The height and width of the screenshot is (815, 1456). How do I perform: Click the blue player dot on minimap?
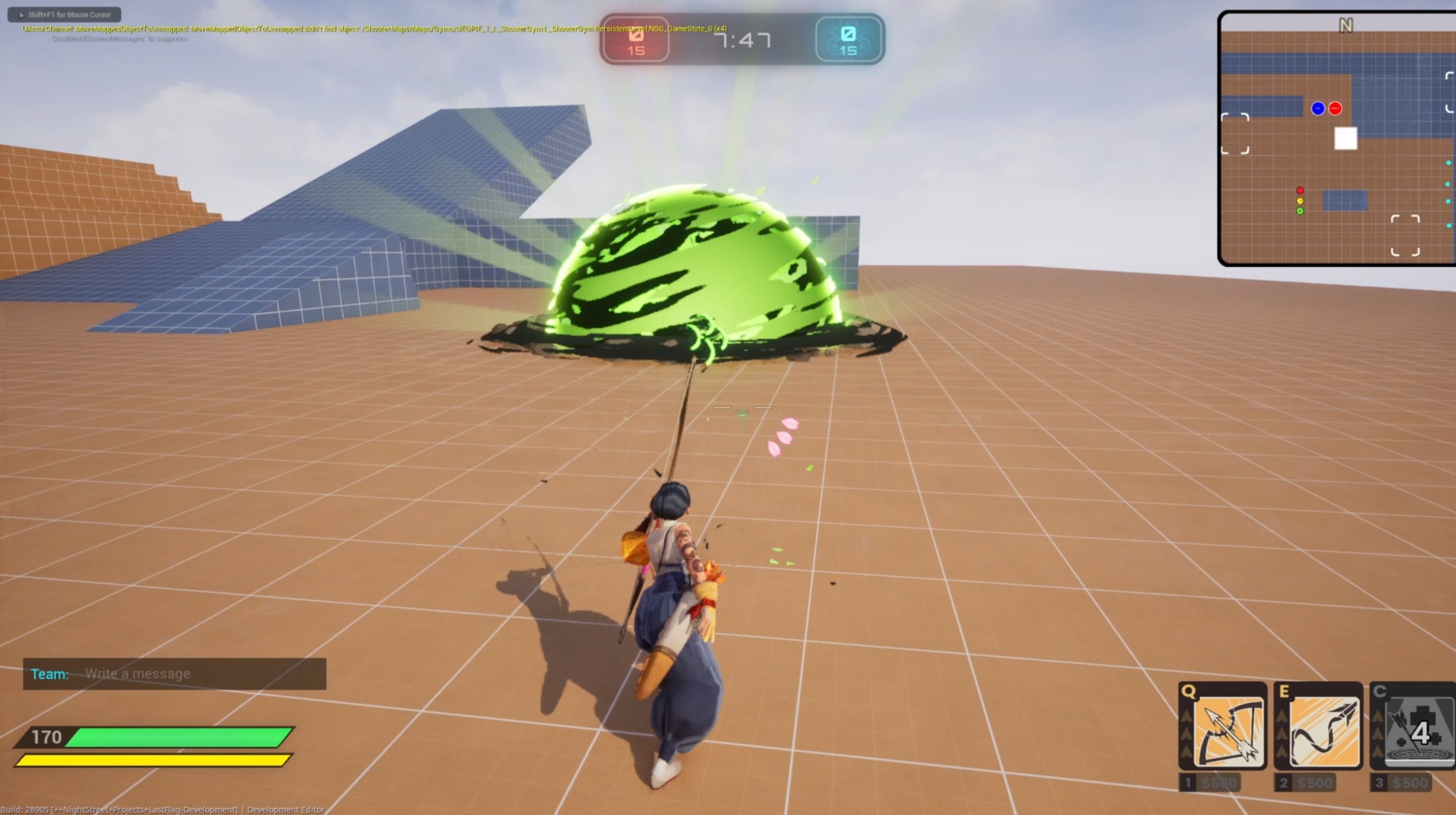pos(1317,109)
